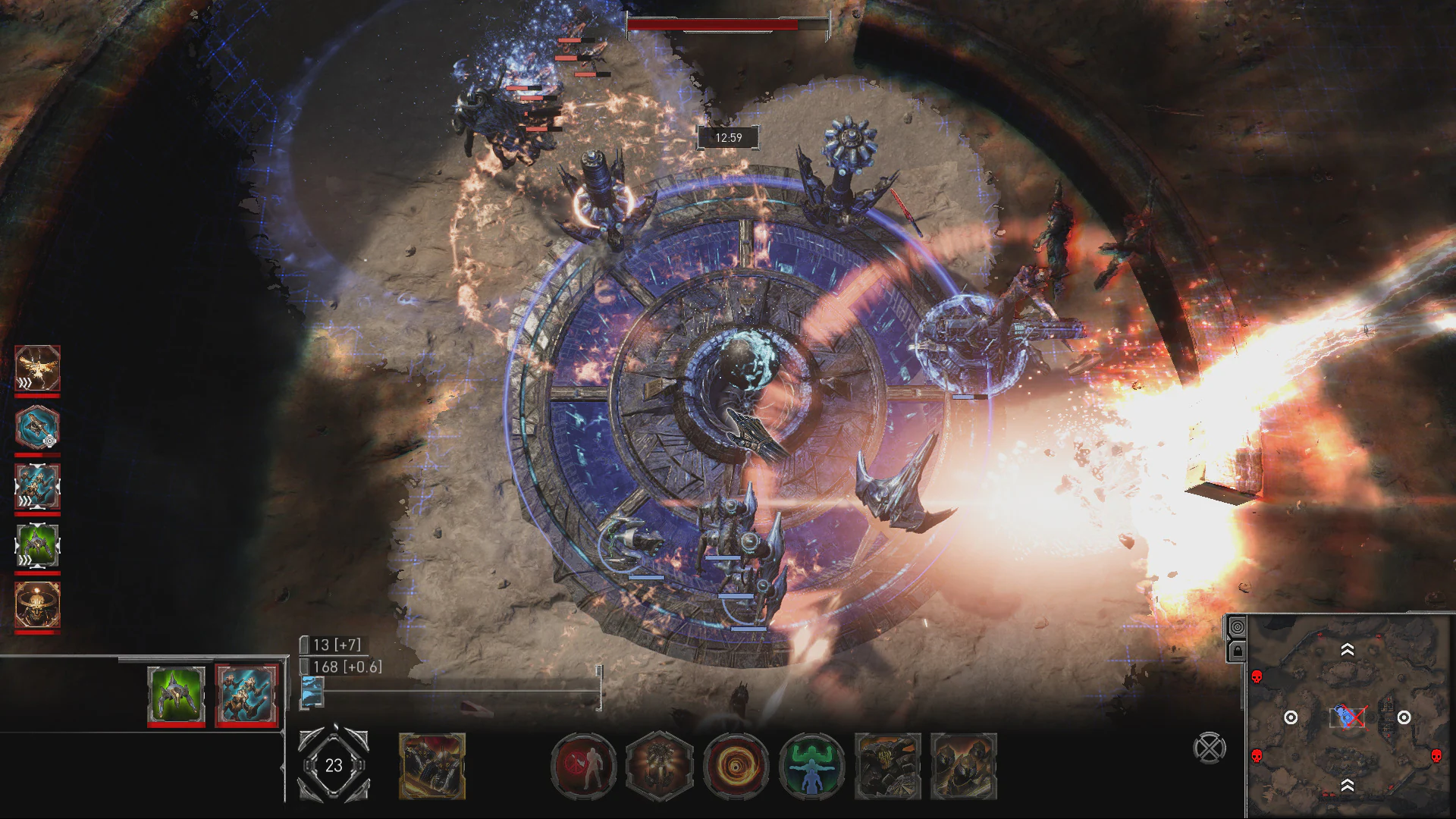The height and width of the screenshot is (819, 1456).
Task: Select the blue infantry squad card in sidebar
Action: click(36, 485)
